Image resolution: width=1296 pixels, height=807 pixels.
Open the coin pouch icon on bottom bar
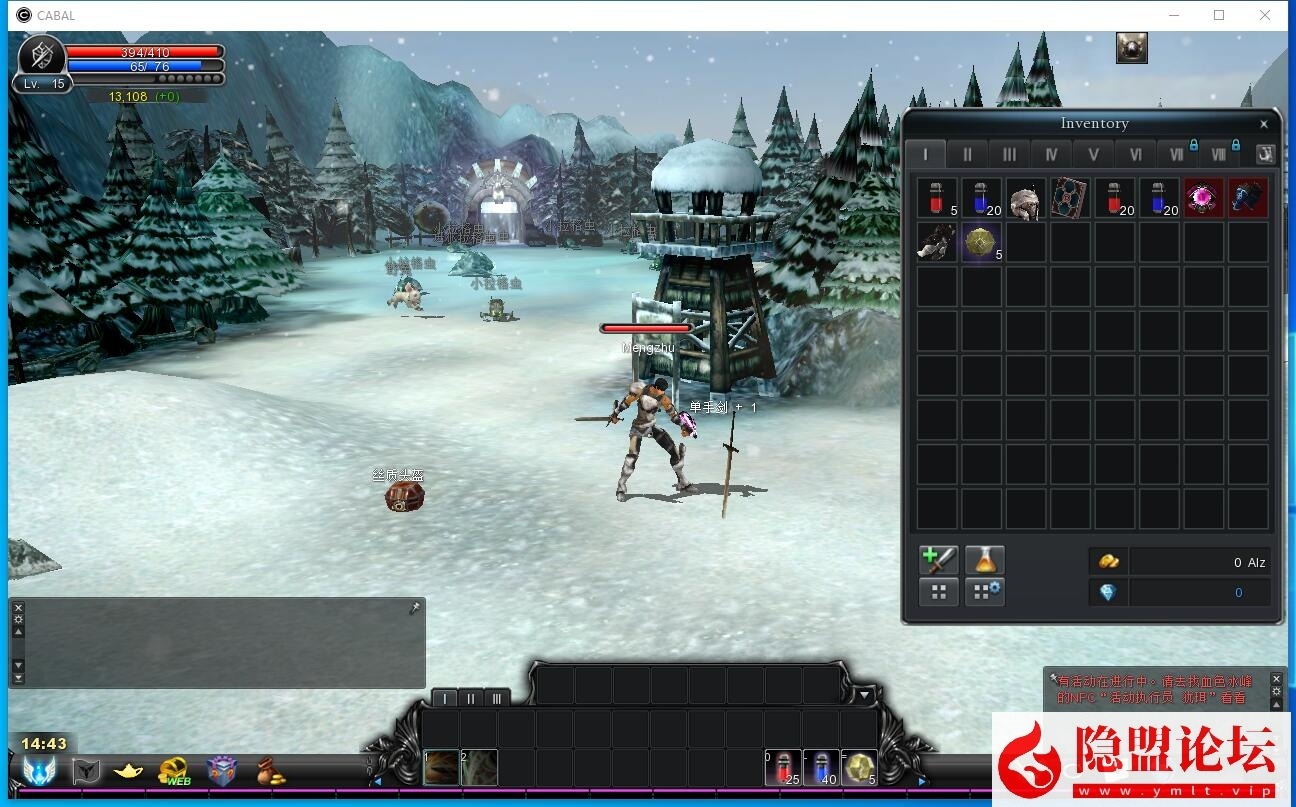click(270, 771)
